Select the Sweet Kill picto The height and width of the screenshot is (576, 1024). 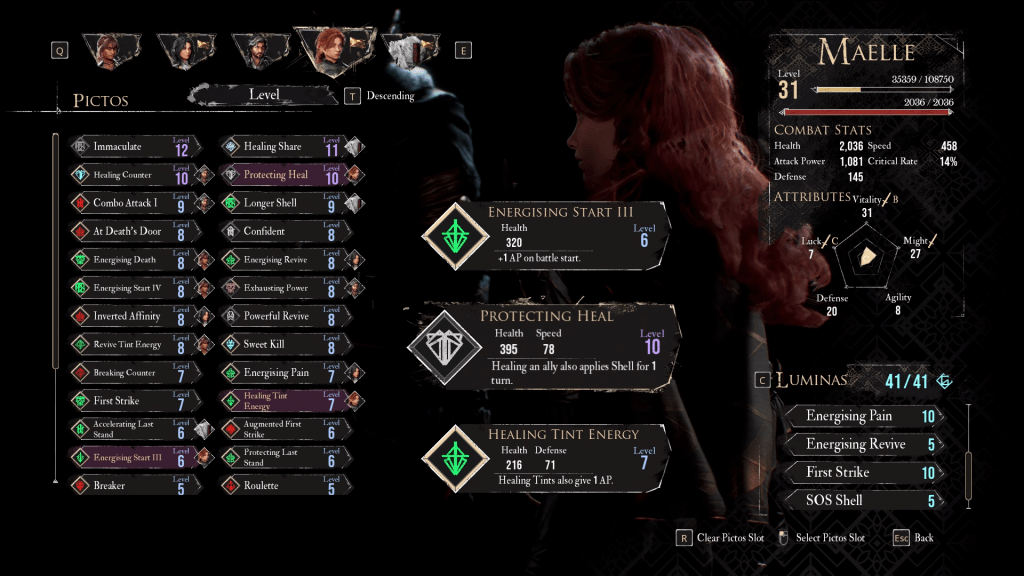280,344
